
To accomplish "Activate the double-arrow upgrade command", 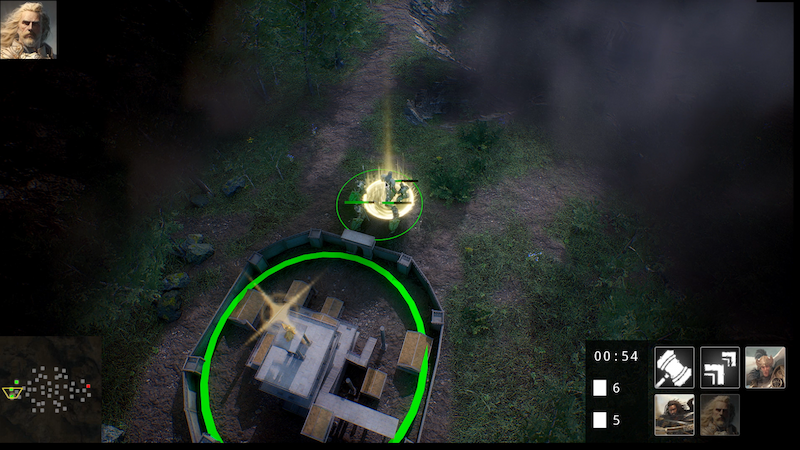I will (x=720, y=368).
